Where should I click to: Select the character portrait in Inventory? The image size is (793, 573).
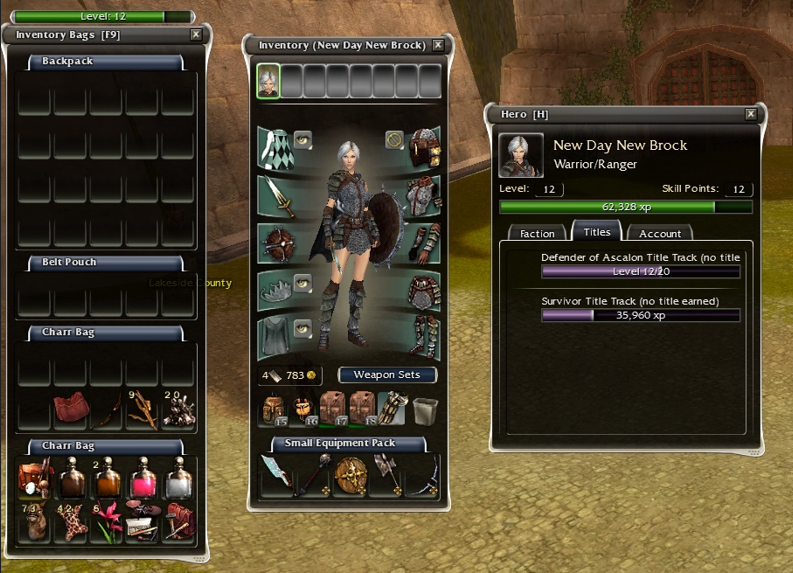pyautogui.click(x=268, y=82)
